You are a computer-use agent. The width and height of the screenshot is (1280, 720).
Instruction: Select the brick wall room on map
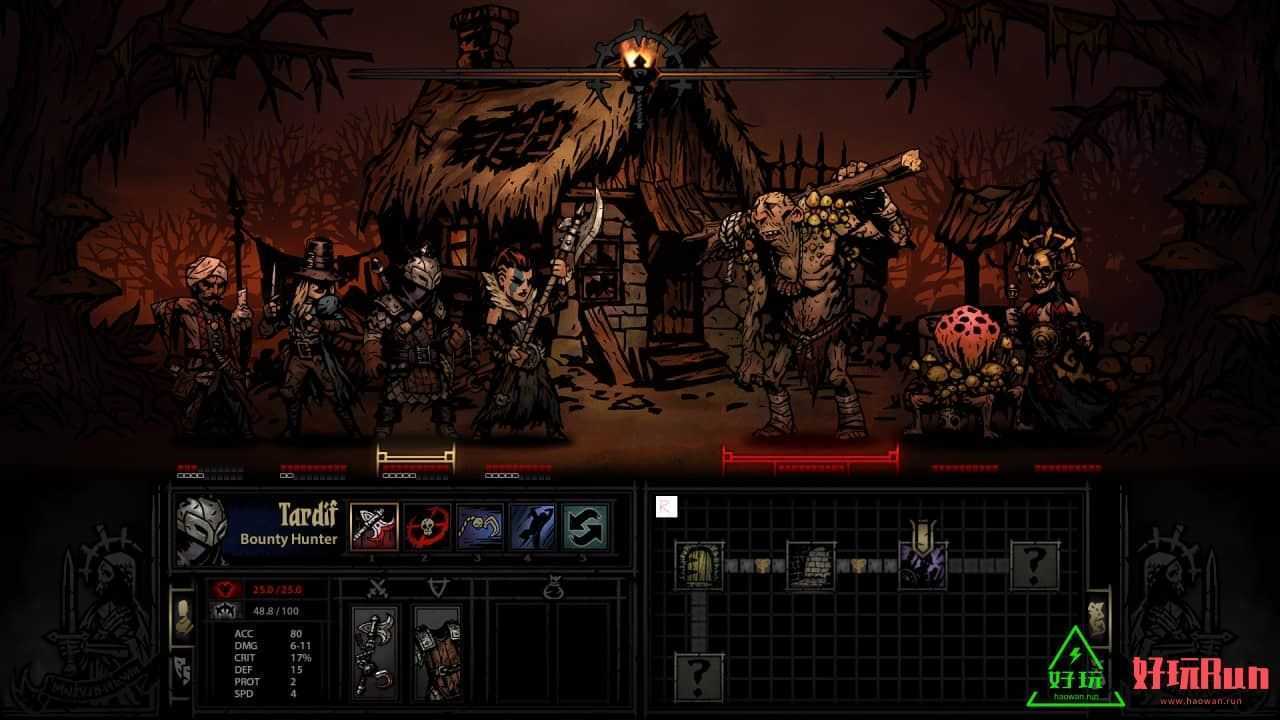(x=810, y=565)
